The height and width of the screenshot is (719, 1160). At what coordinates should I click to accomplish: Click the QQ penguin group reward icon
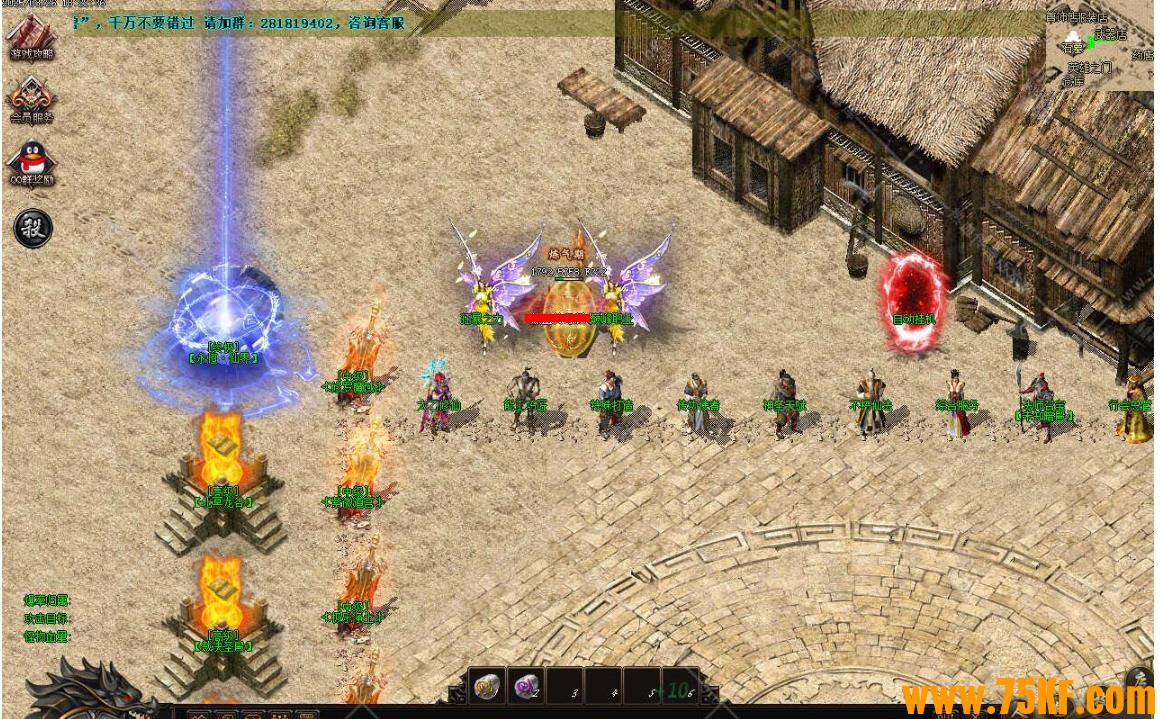[31, 162]
